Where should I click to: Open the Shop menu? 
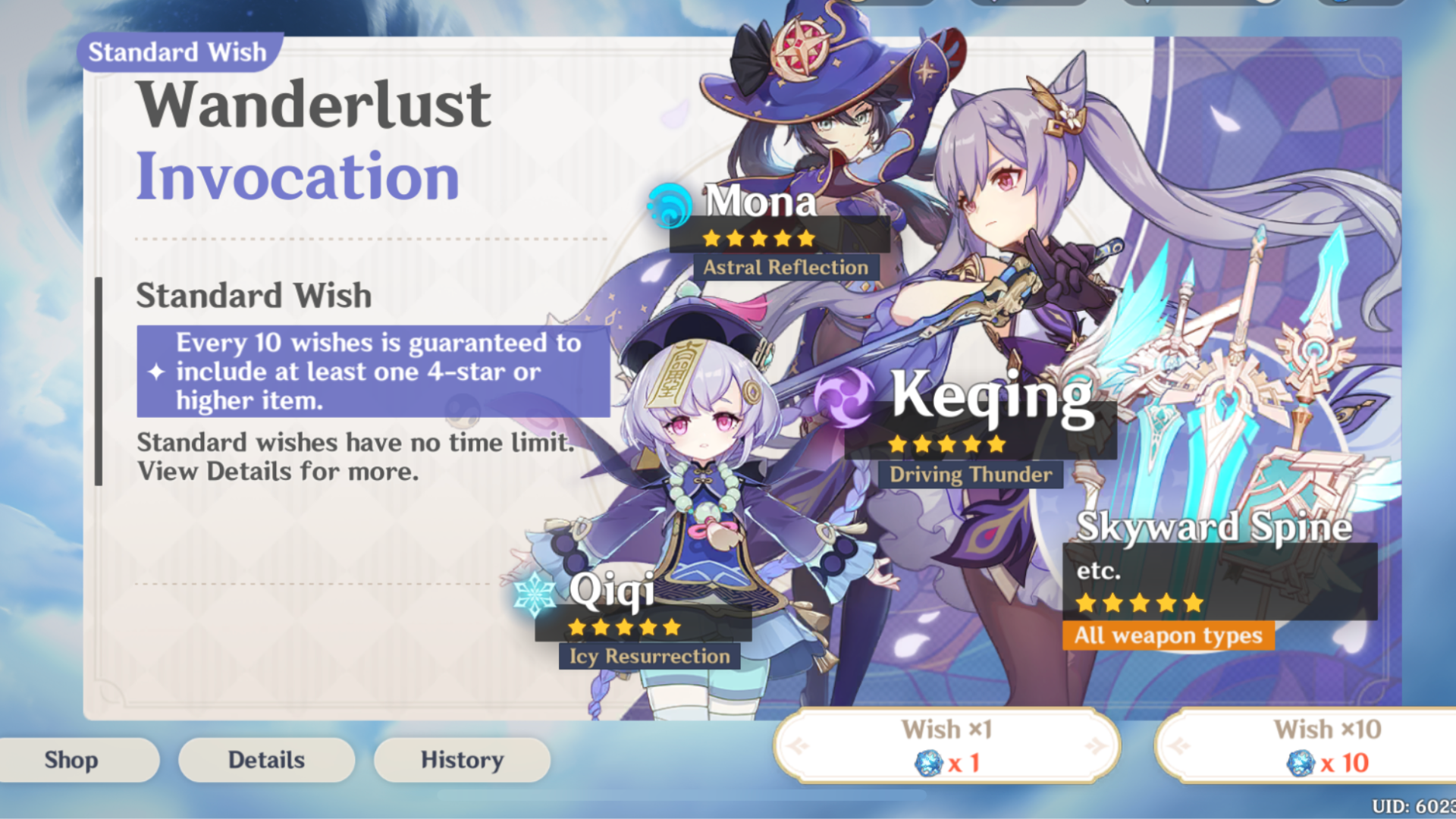click(72, 759)
